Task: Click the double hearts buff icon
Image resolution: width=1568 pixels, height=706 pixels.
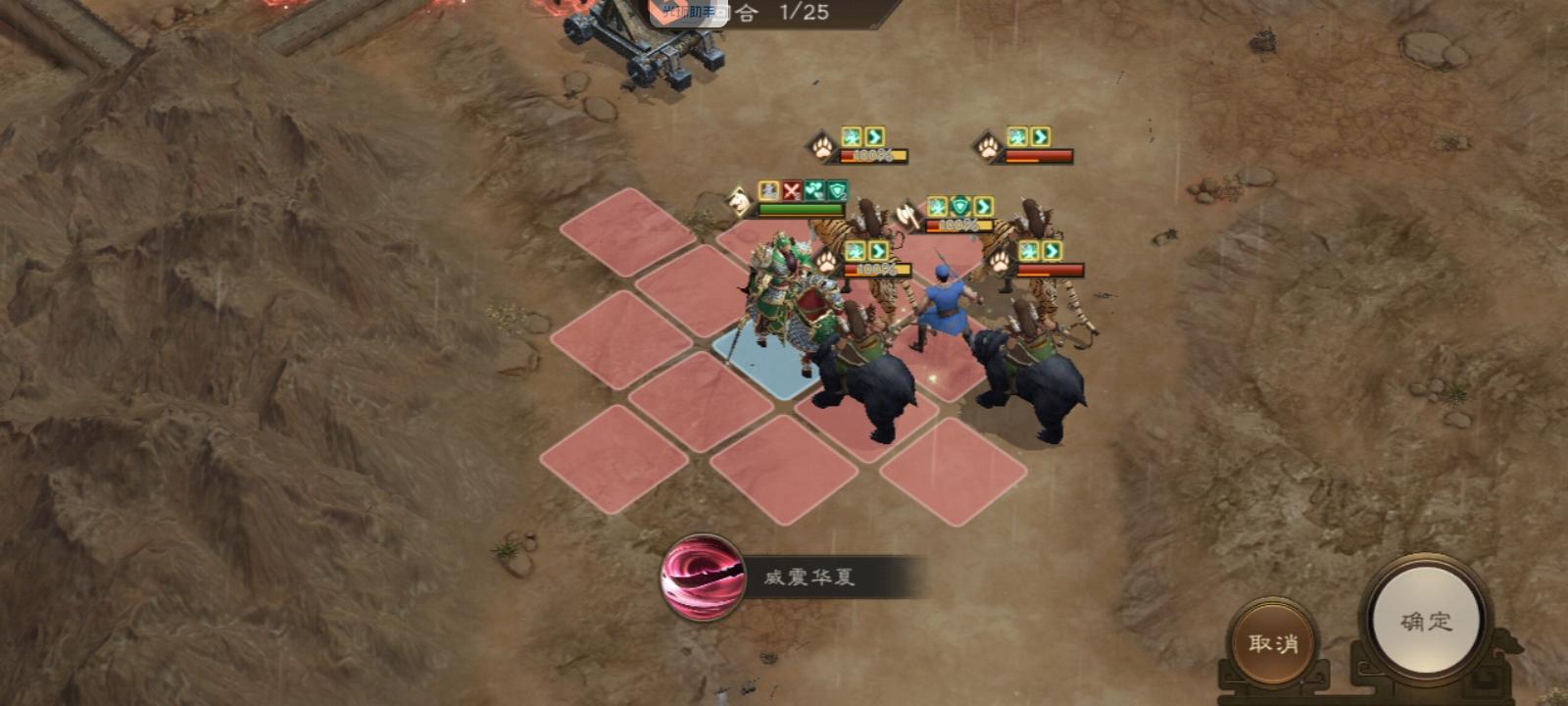Action: [815, 191]
